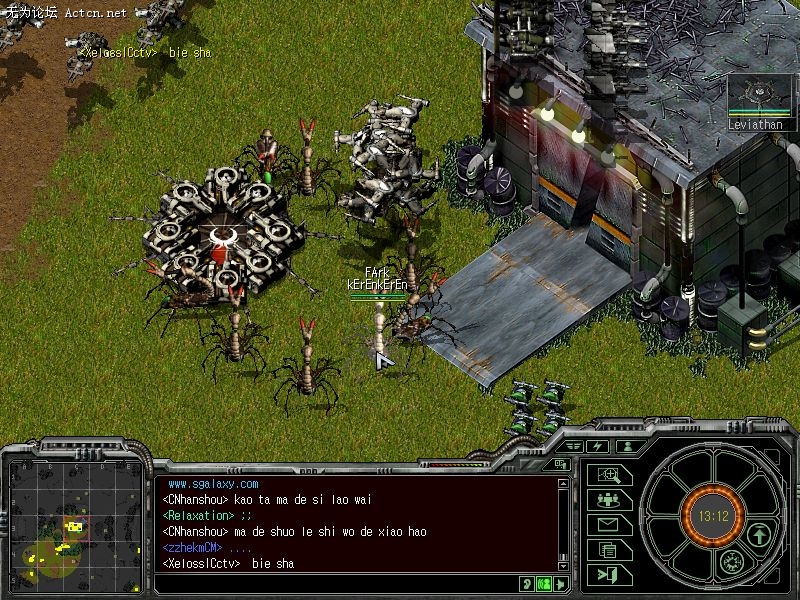Open the envelope mail button

click(608, 525)
